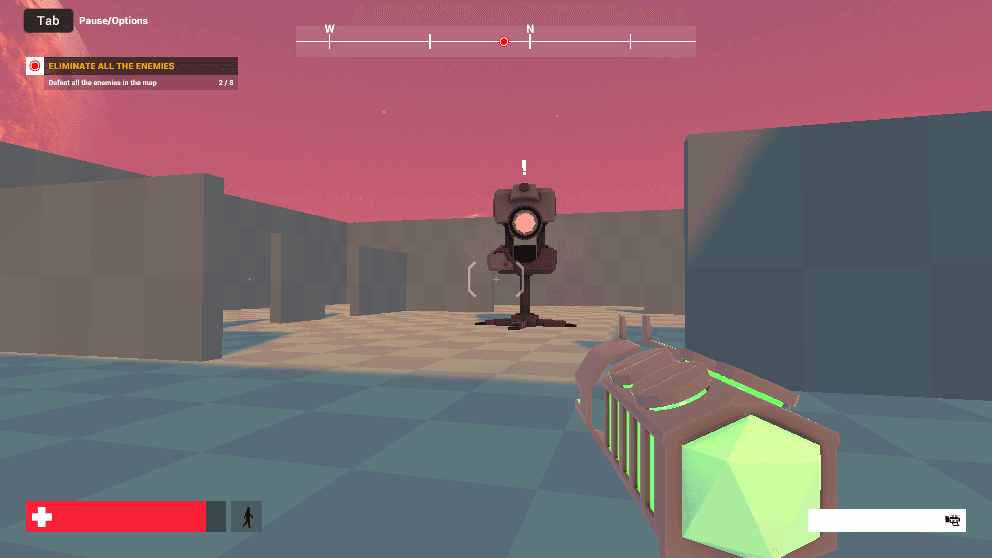Click the standing stance figure icon

click(246, 517)
